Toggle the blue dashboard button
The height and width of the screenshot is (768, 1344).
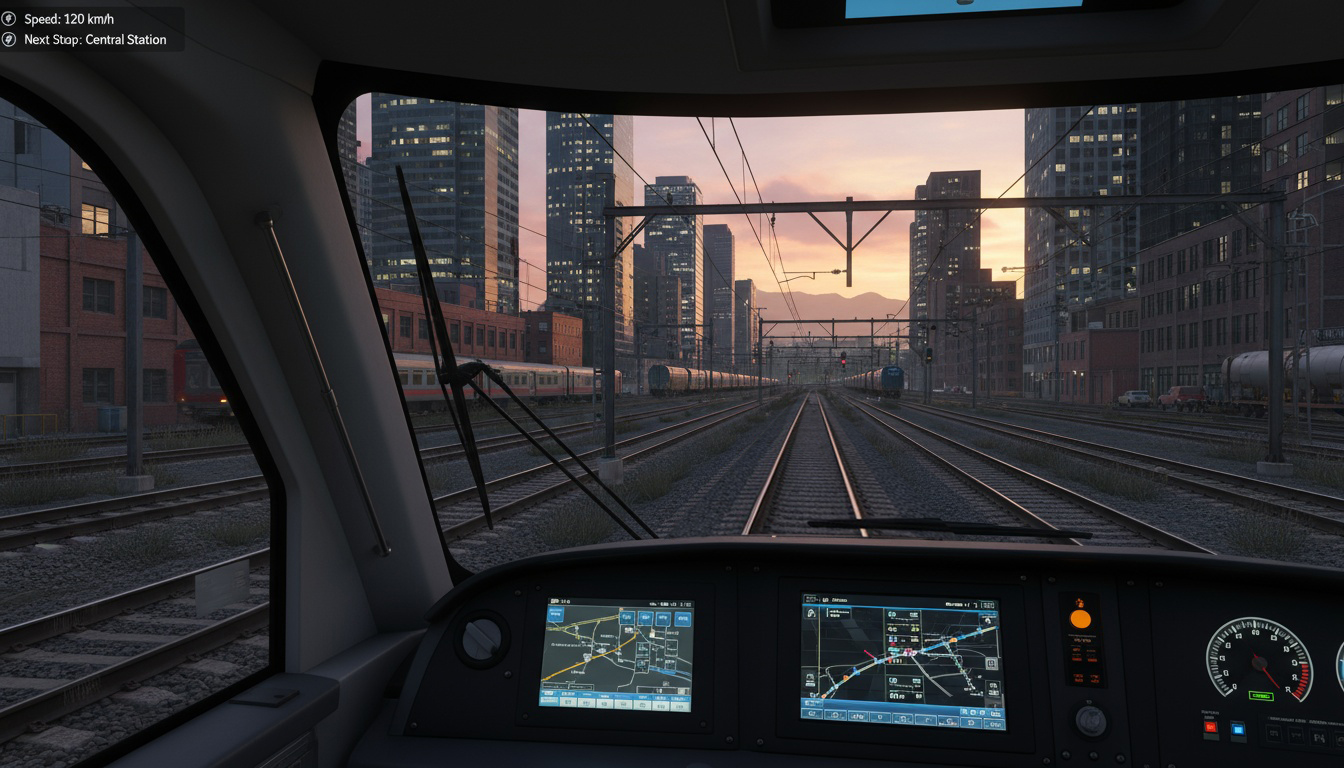point(1238,730)
